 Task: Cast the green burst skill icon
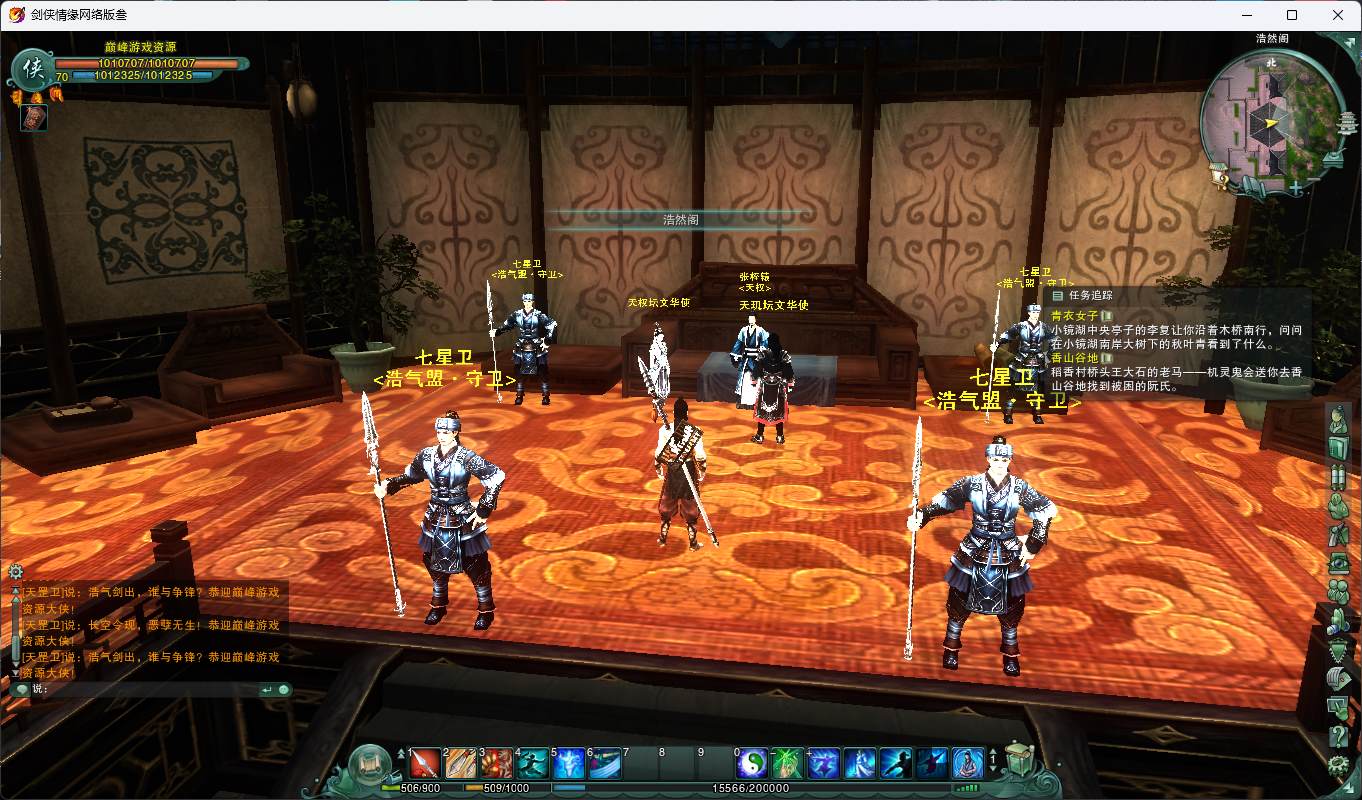click(x=788, y=764)
